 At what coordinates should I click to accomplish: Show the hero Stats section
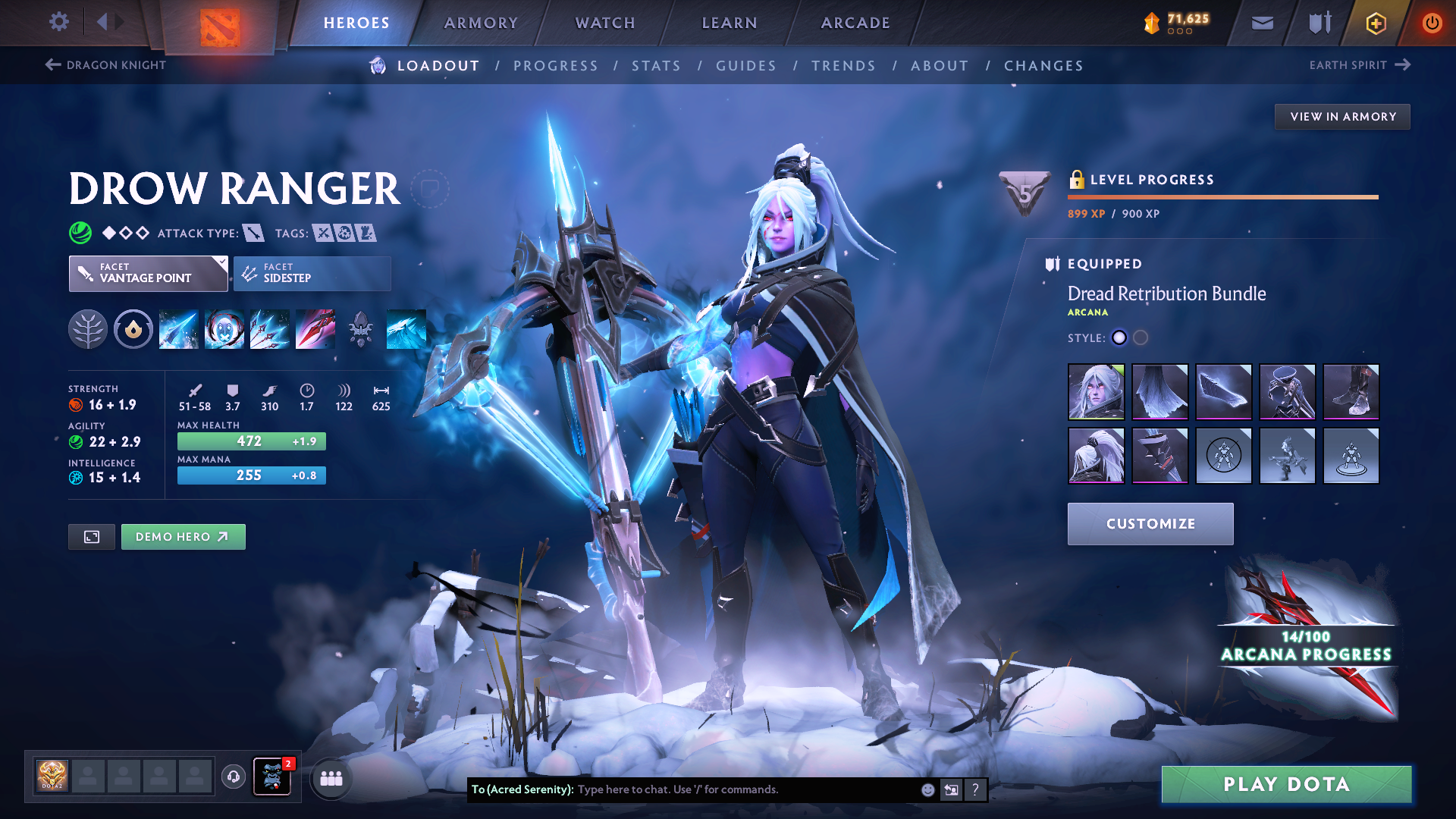656,66
